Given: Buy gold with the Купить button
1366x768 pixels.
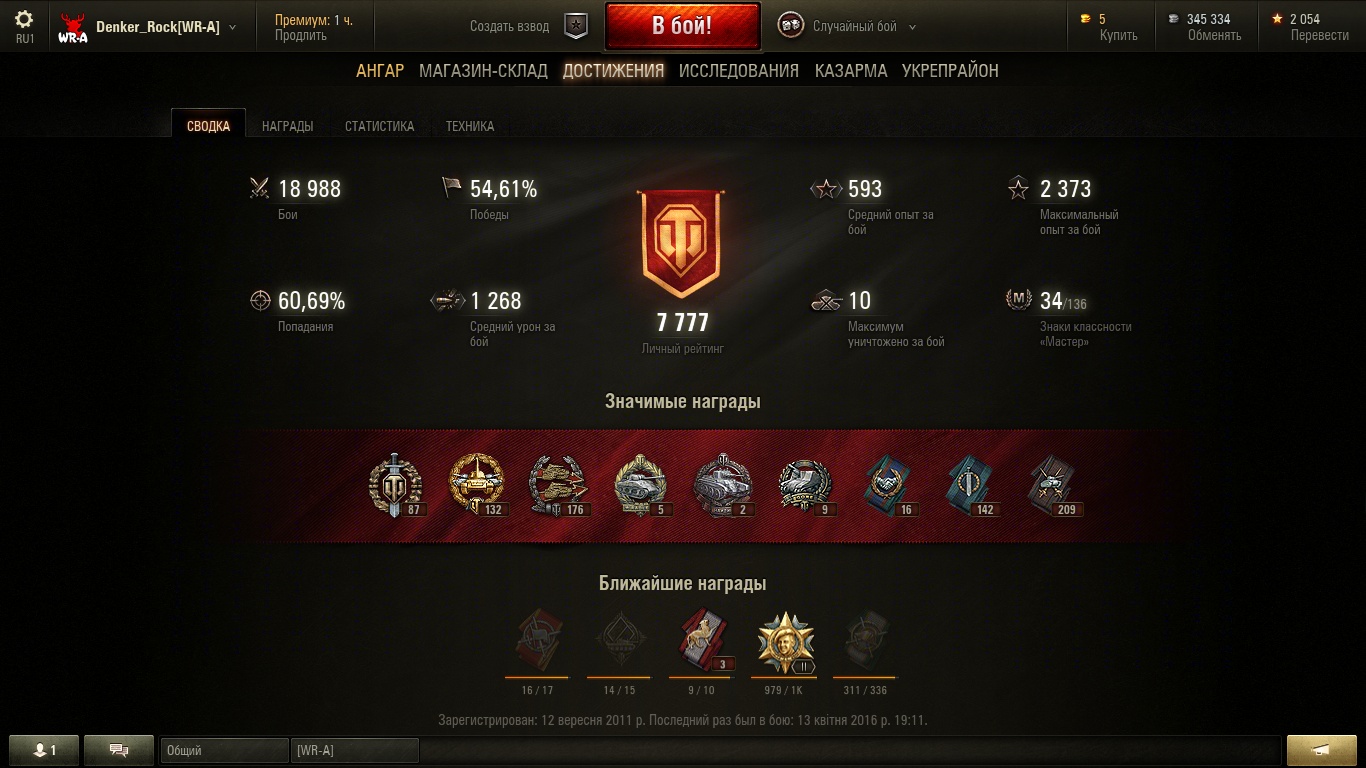Looking at the screenshot, I should (x=1118, y=35).
